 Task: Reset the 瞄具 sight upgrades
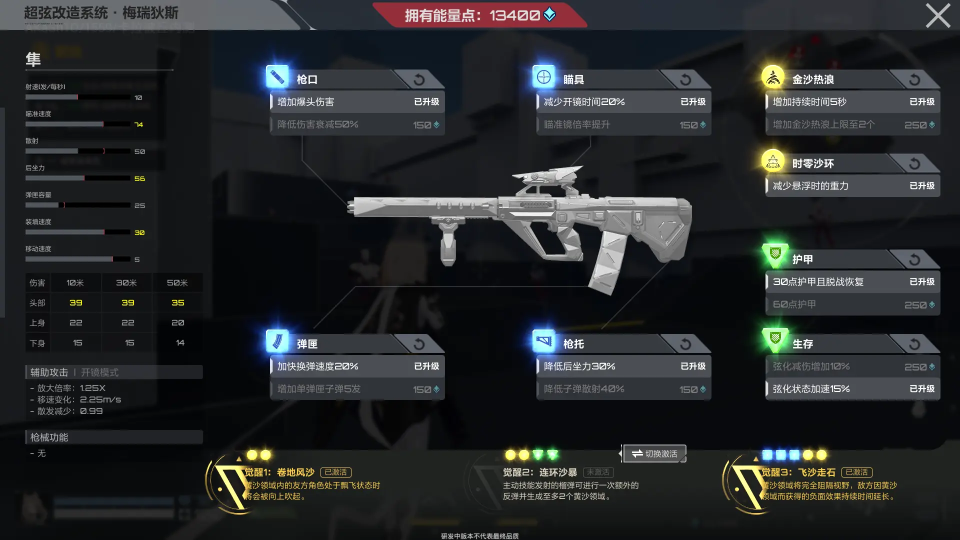685,79
